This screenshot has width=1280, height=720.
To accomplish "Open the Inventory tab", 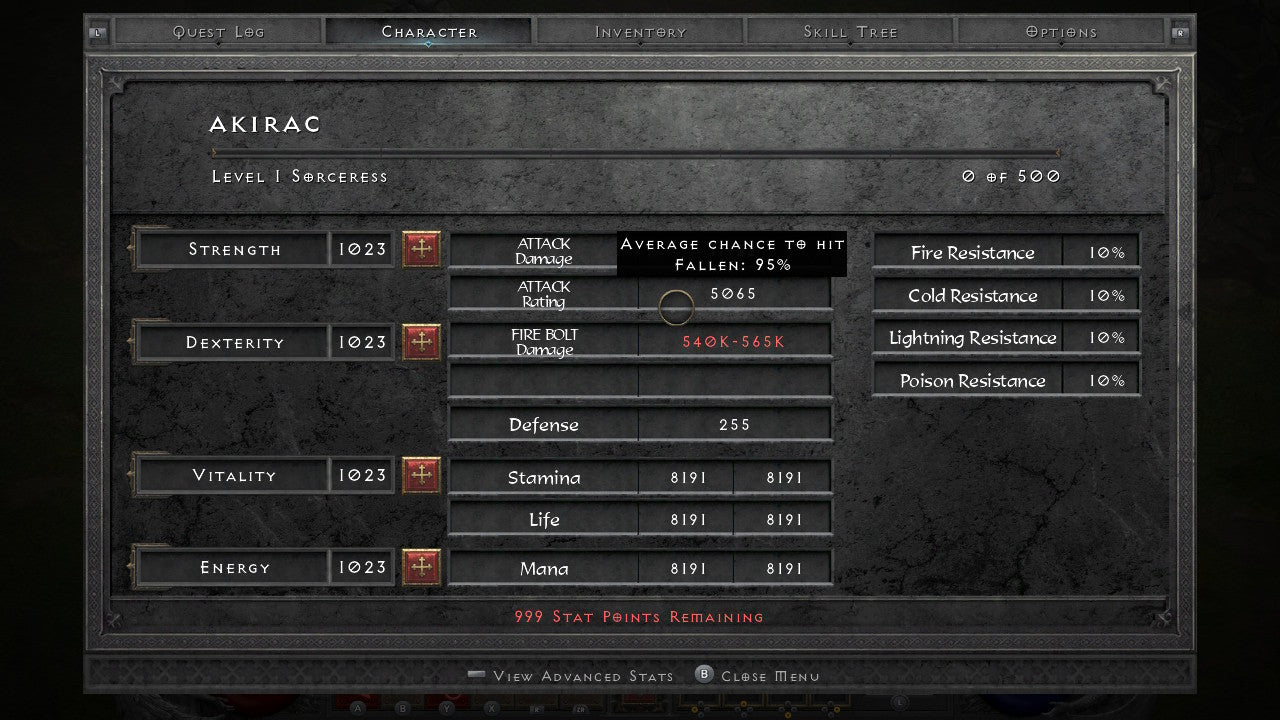I will pos(639,31).
